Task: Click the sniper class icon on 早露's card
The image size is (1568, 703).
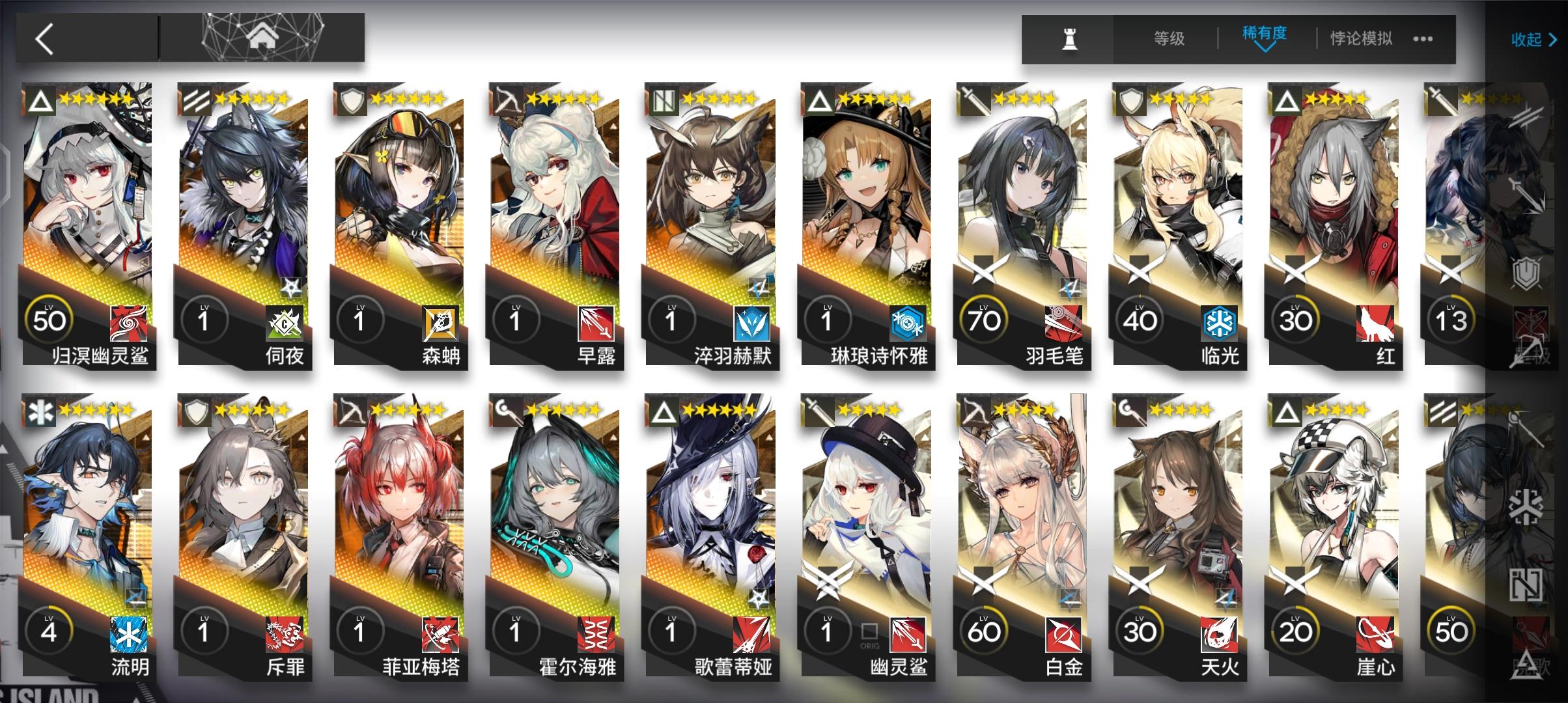Action: tap(507, 99)
